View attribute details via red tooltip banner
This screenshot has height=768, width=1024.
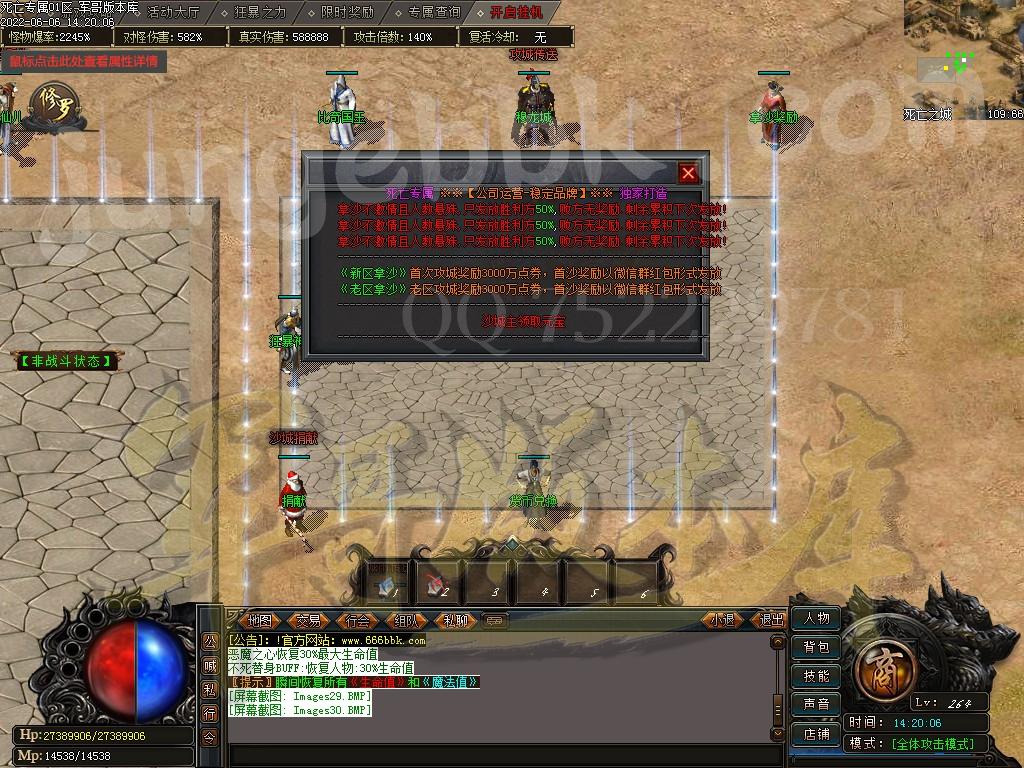point(84,61)
